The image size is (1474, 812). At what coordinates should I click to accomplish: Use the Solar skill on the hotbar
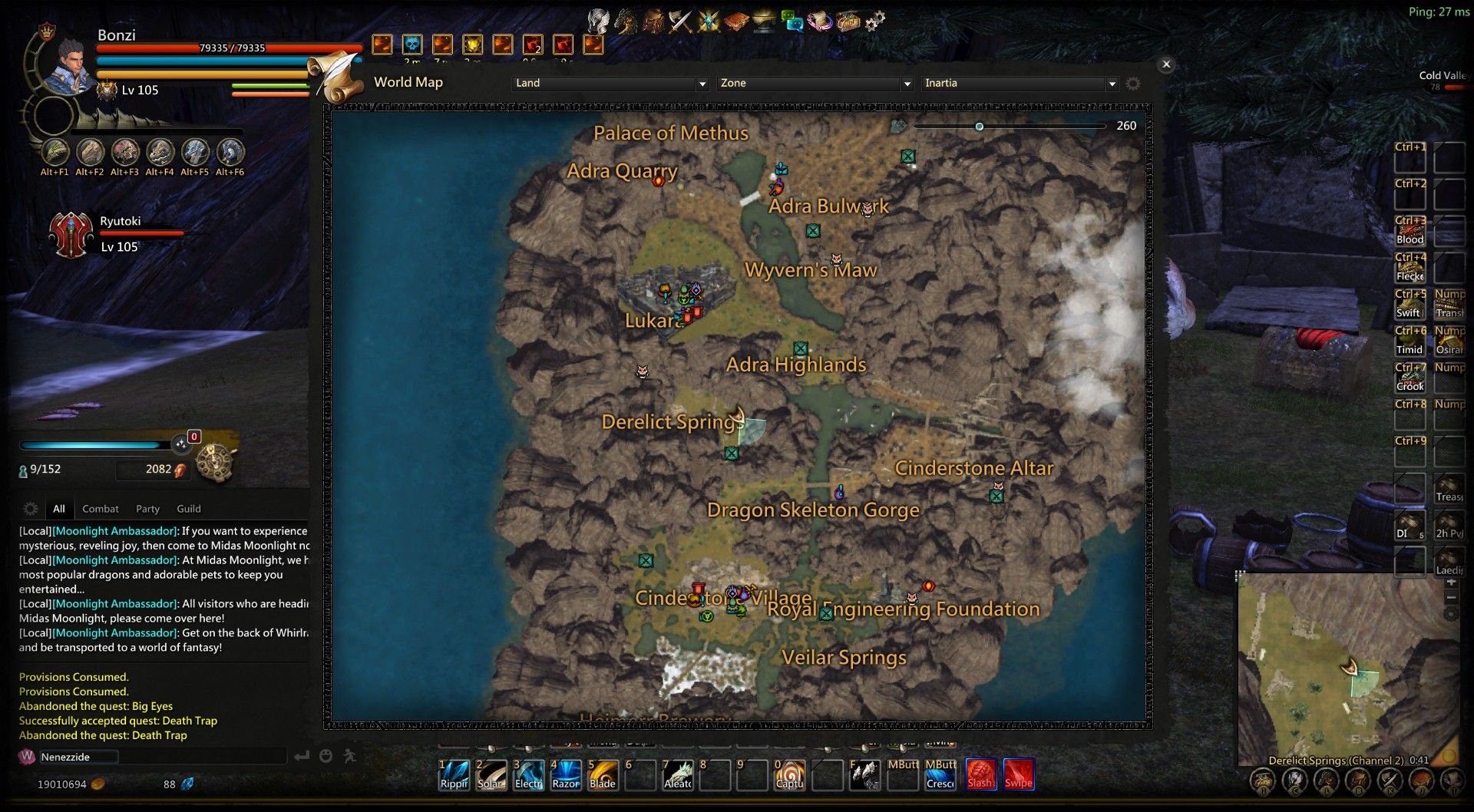[x=491, y=774]
